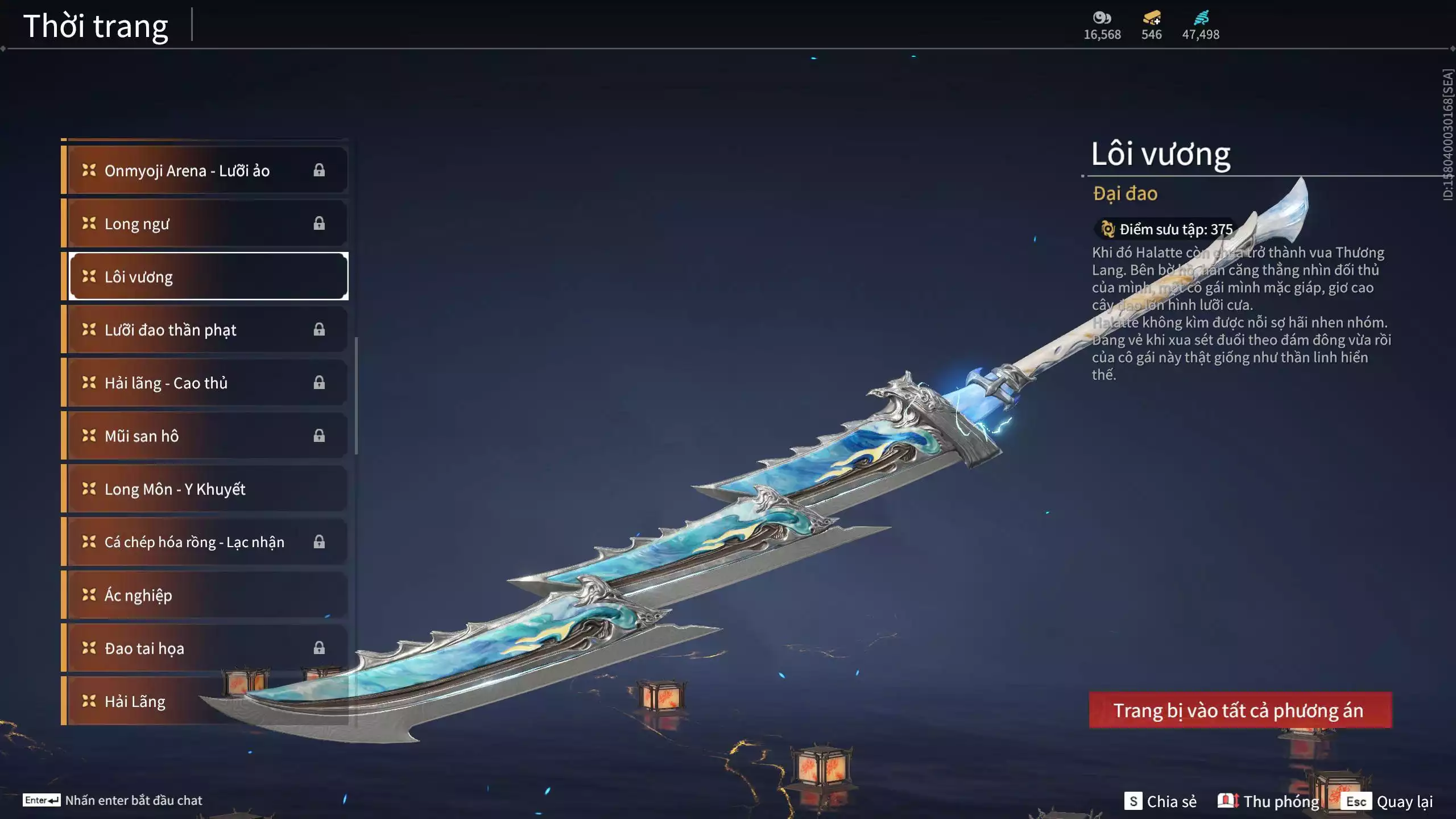Image resolution: width=1456 pixels, height=819 pixels.
Task: Click the silver coin currency icon
Action: (1102, 18)
